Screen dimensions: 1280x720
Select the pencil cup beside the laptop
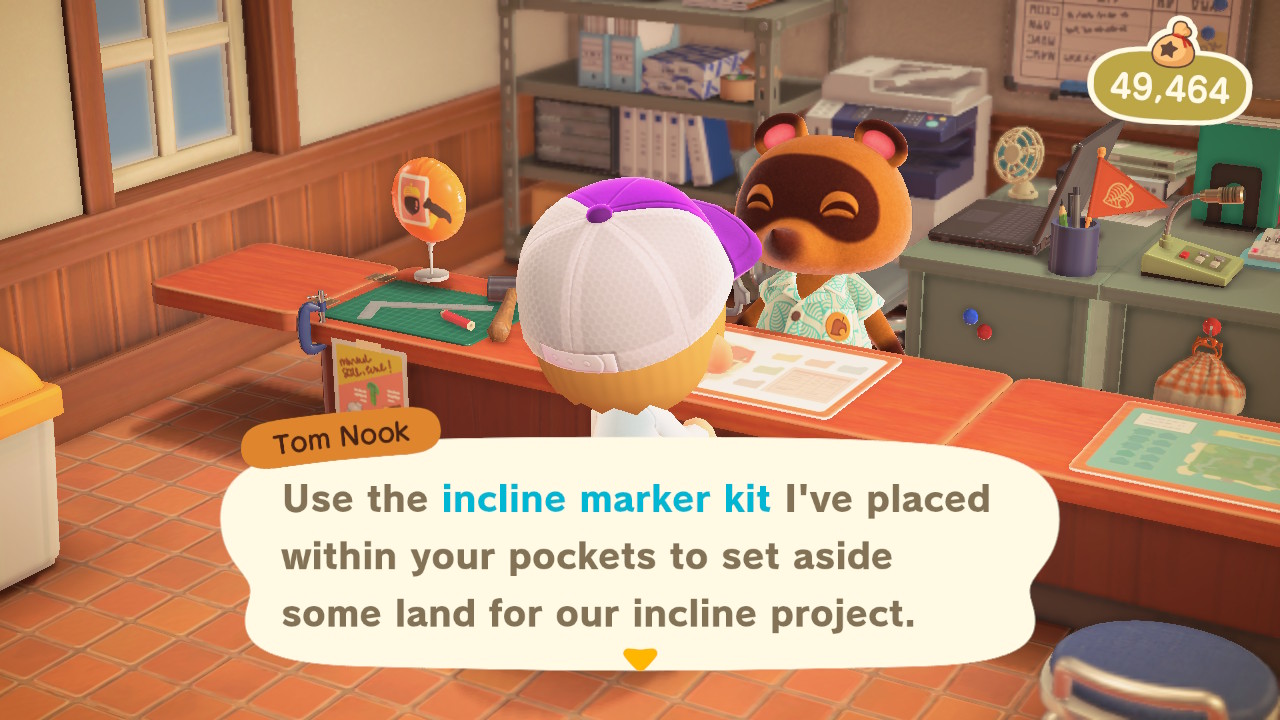[x=1072, y=245]
